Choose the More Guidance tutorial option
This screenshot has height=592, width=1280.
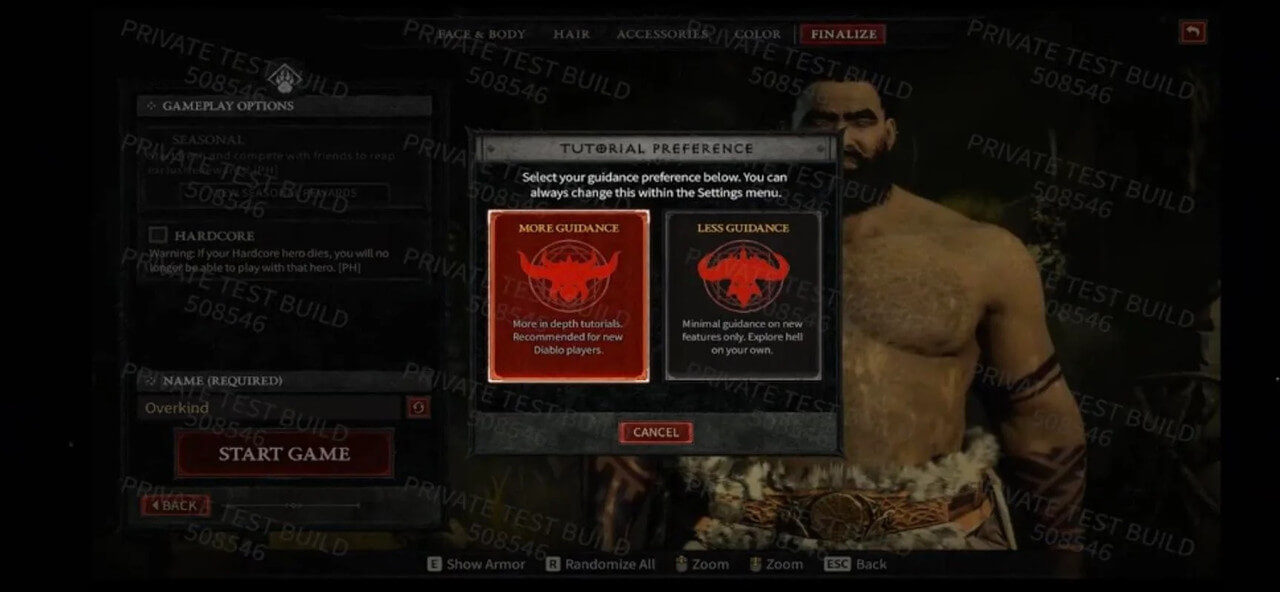568,295
